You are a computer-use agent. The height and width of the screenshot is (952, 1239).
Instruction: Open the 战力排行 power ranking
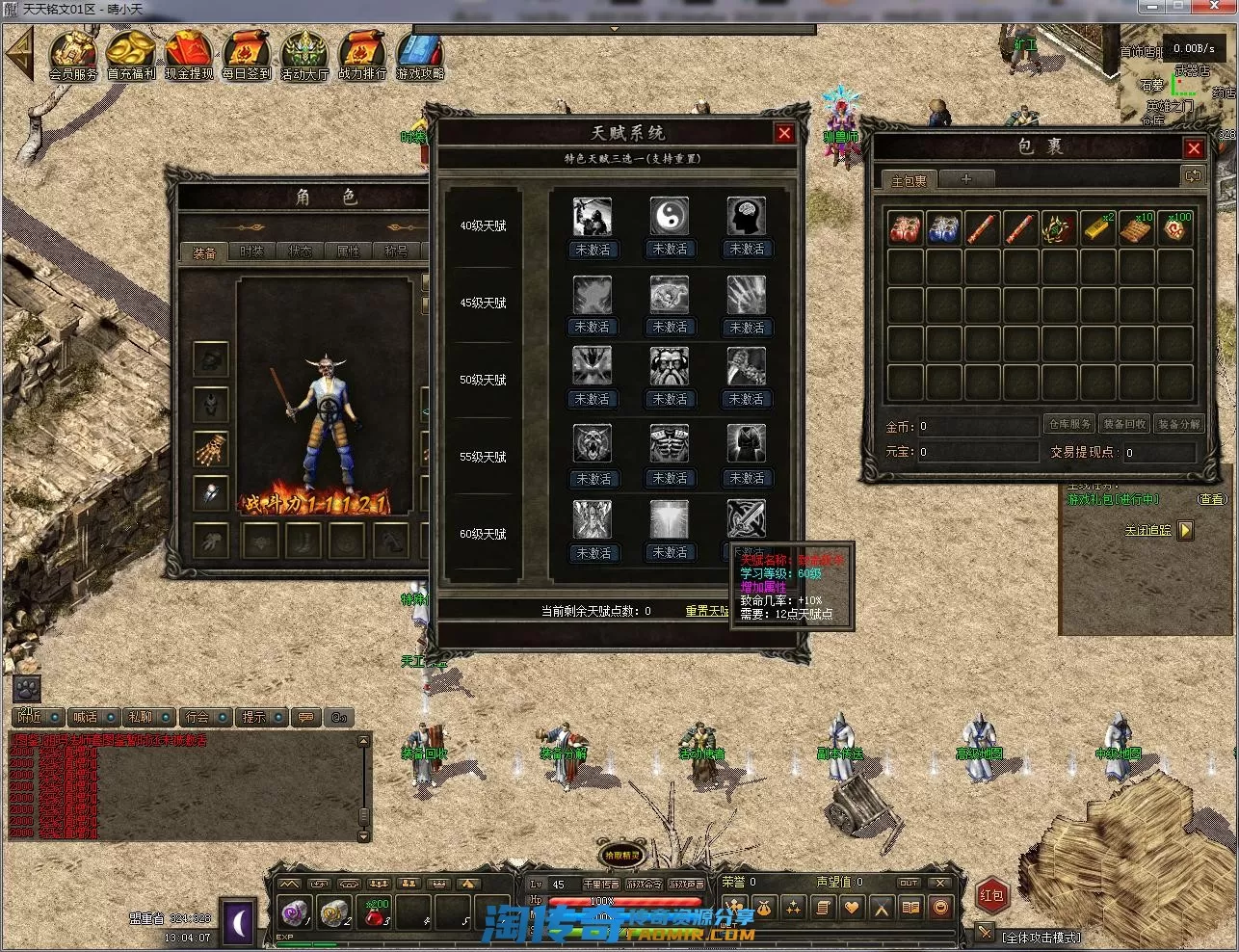(x=362, y=54)
